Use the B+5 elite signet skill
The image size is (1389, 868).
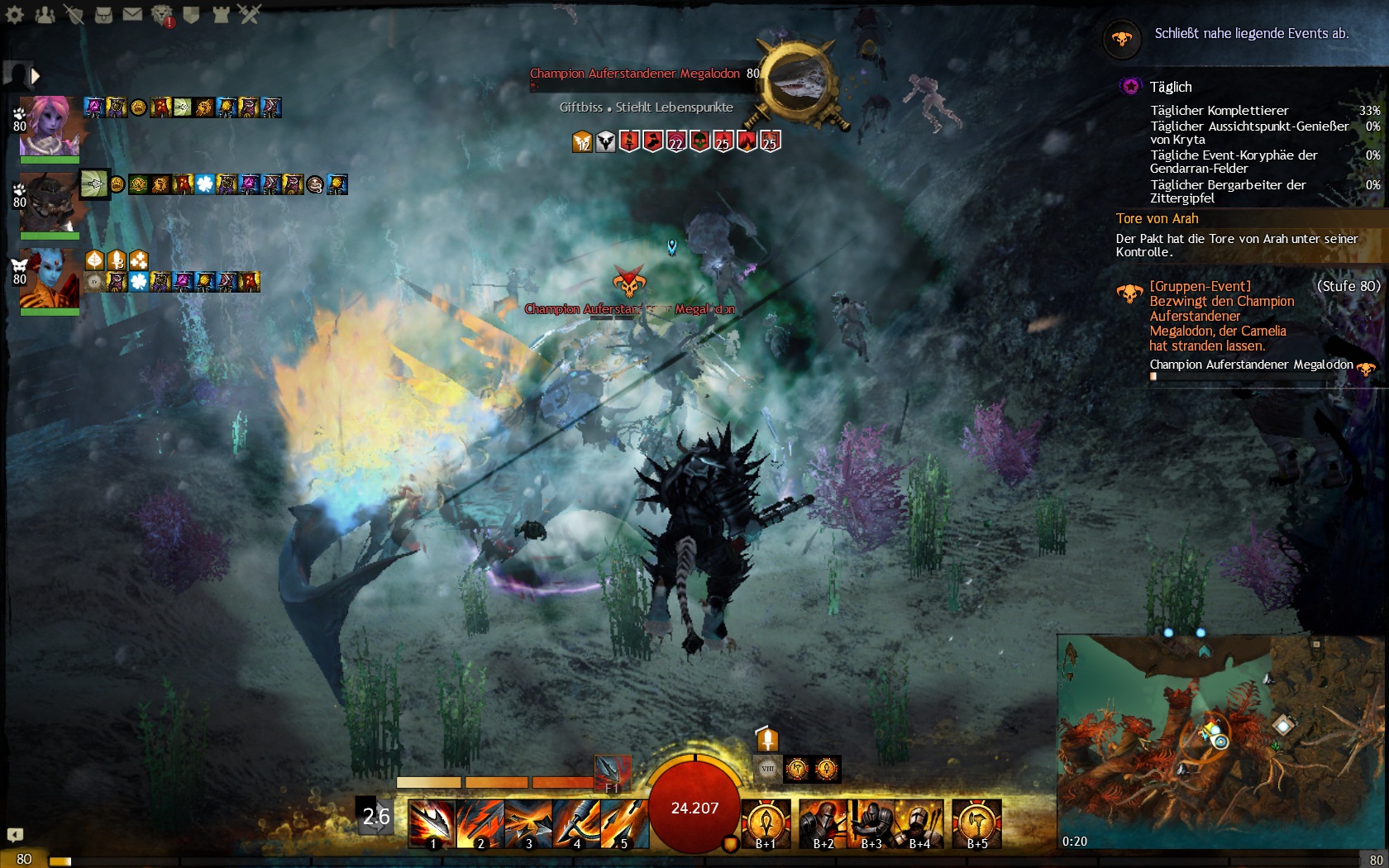point(976,823)
